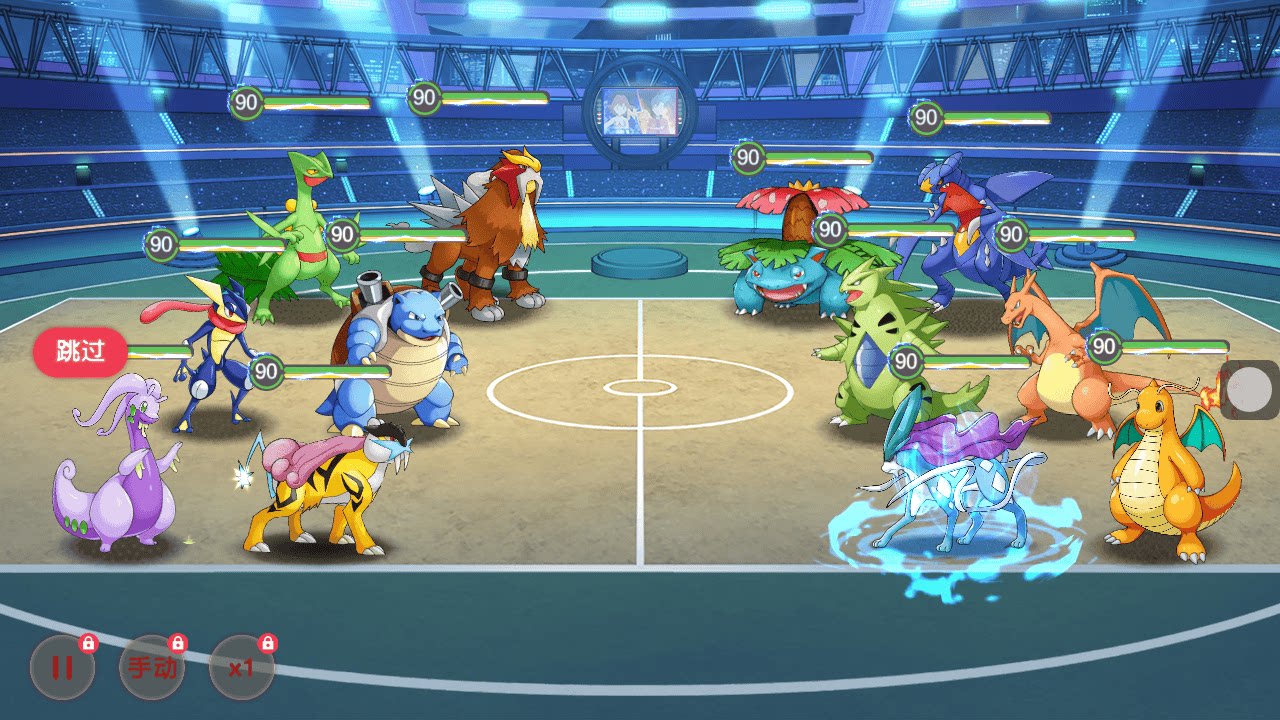
Task: Change battle speed with the x1 button
Action: tap(241, 667)
